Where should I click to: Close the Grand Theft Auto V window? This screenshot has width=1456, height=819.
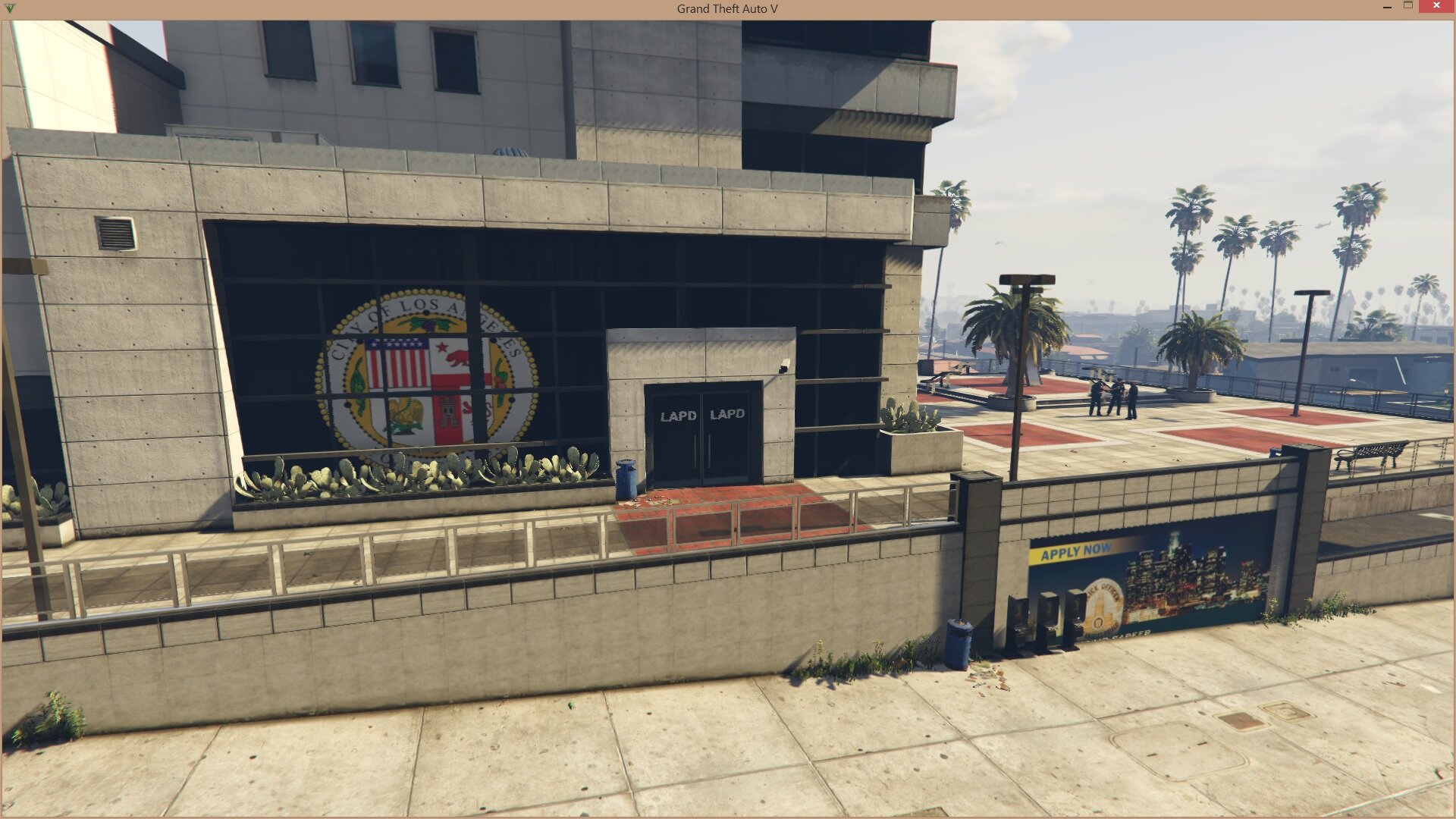1436,6
